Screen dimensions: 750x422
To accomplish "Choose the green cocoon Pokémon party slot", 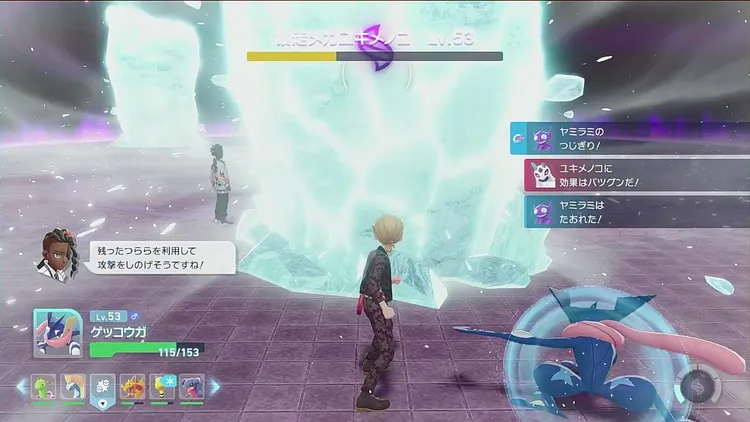I will click(43, 387).
